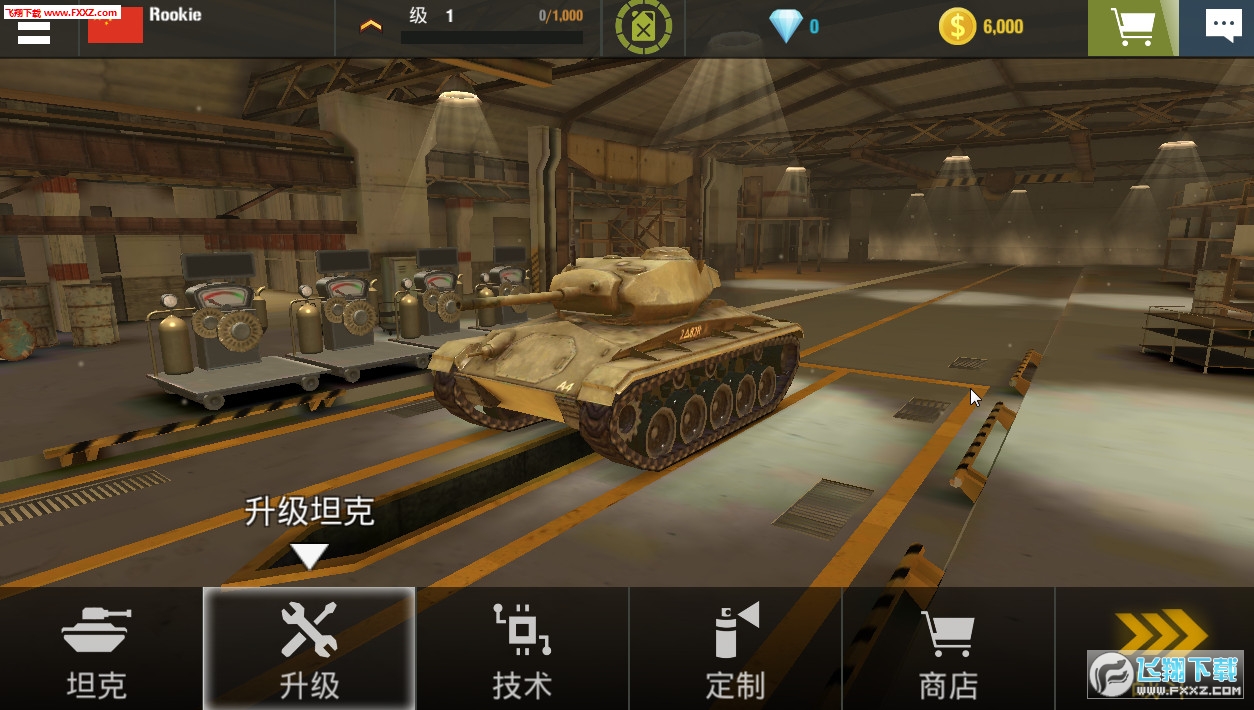Click the level rank chevron icon
Image resolution: width=1254 pixels, height=710 pixels.
(371, 26)
